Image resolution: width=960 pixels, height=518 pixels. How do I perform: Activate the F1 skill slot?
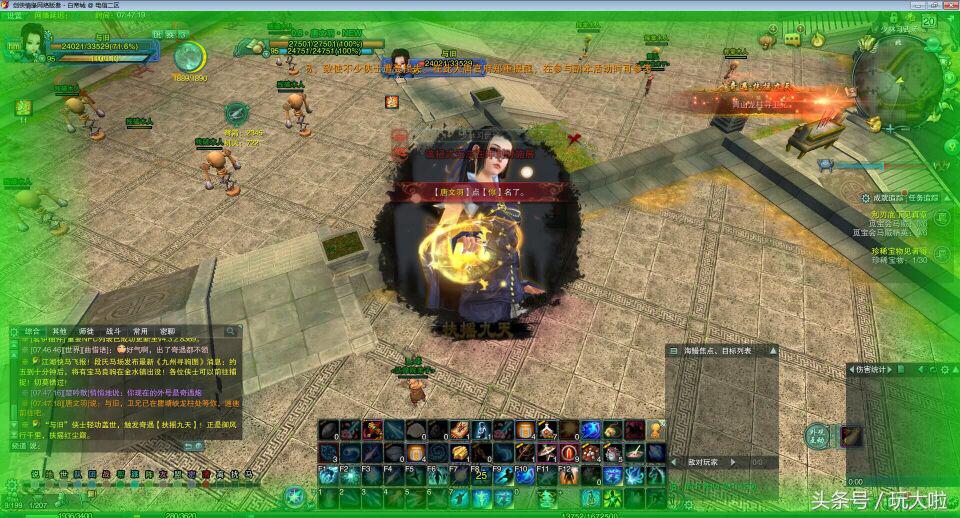328,476
